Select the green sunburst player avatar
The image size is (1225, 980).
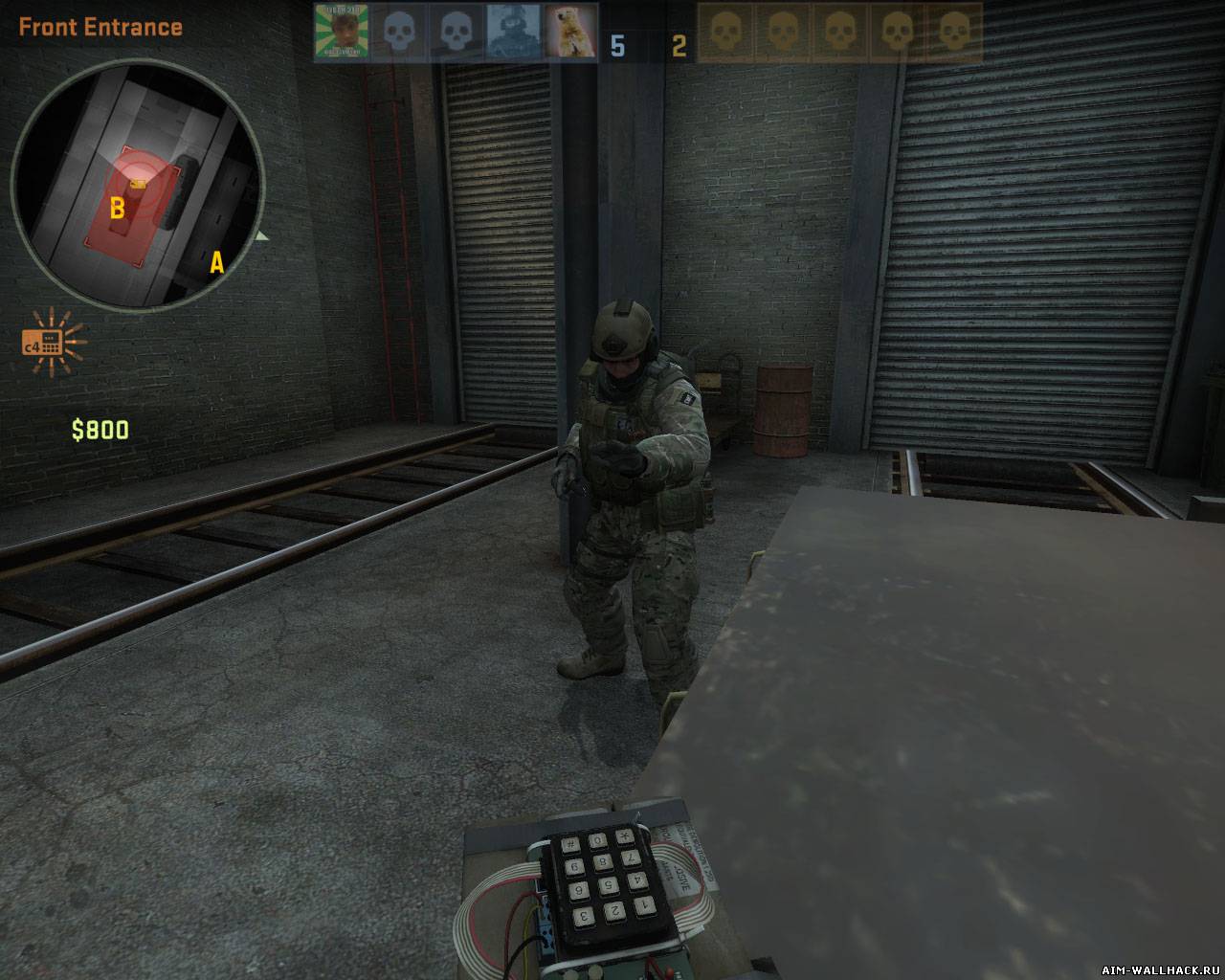click(x=341, y=32)
